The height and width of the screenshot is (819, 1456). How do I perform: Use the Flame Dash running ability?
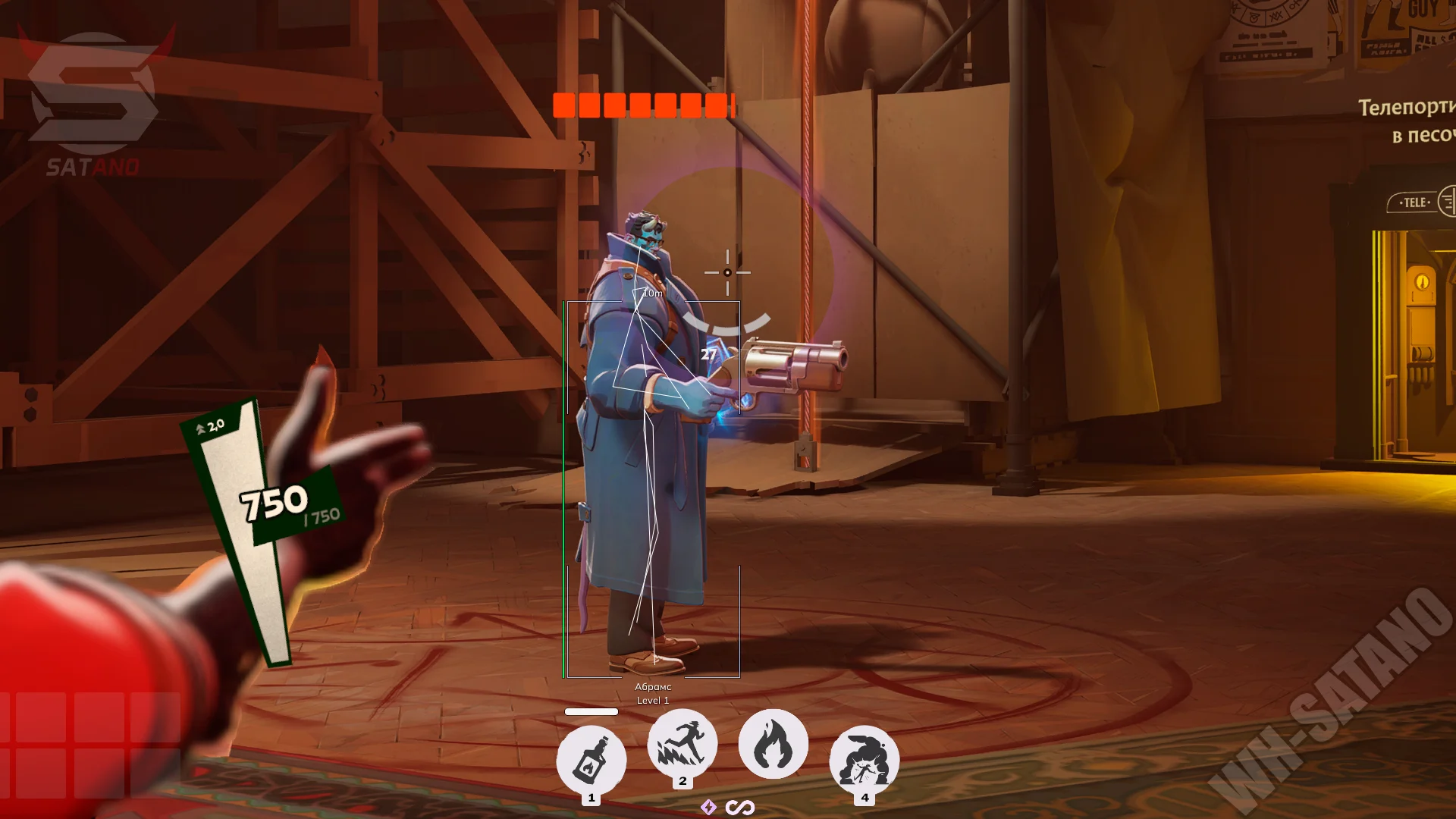[682, 744]
